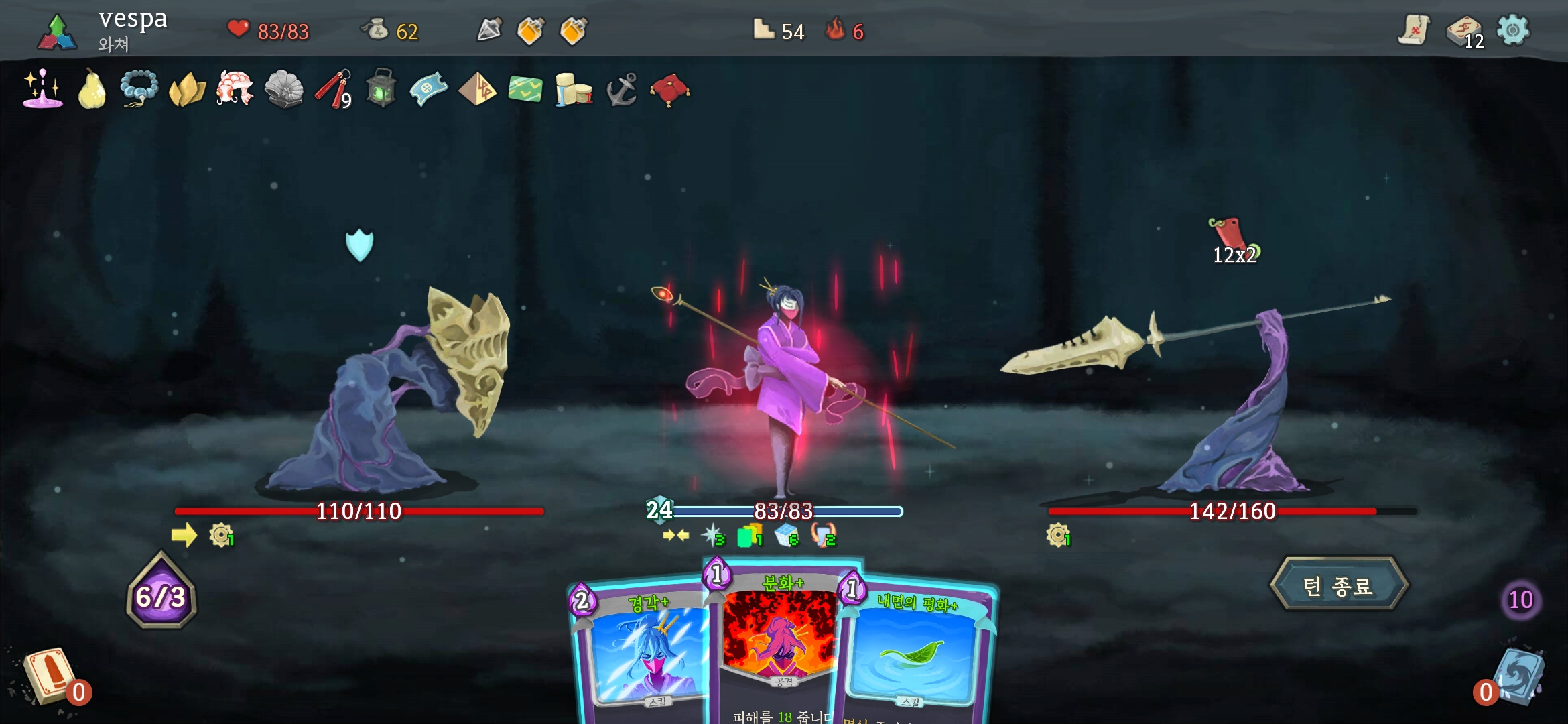Open the map scroll
The width and height of the screenshot is (1568, 724).
1413,31
